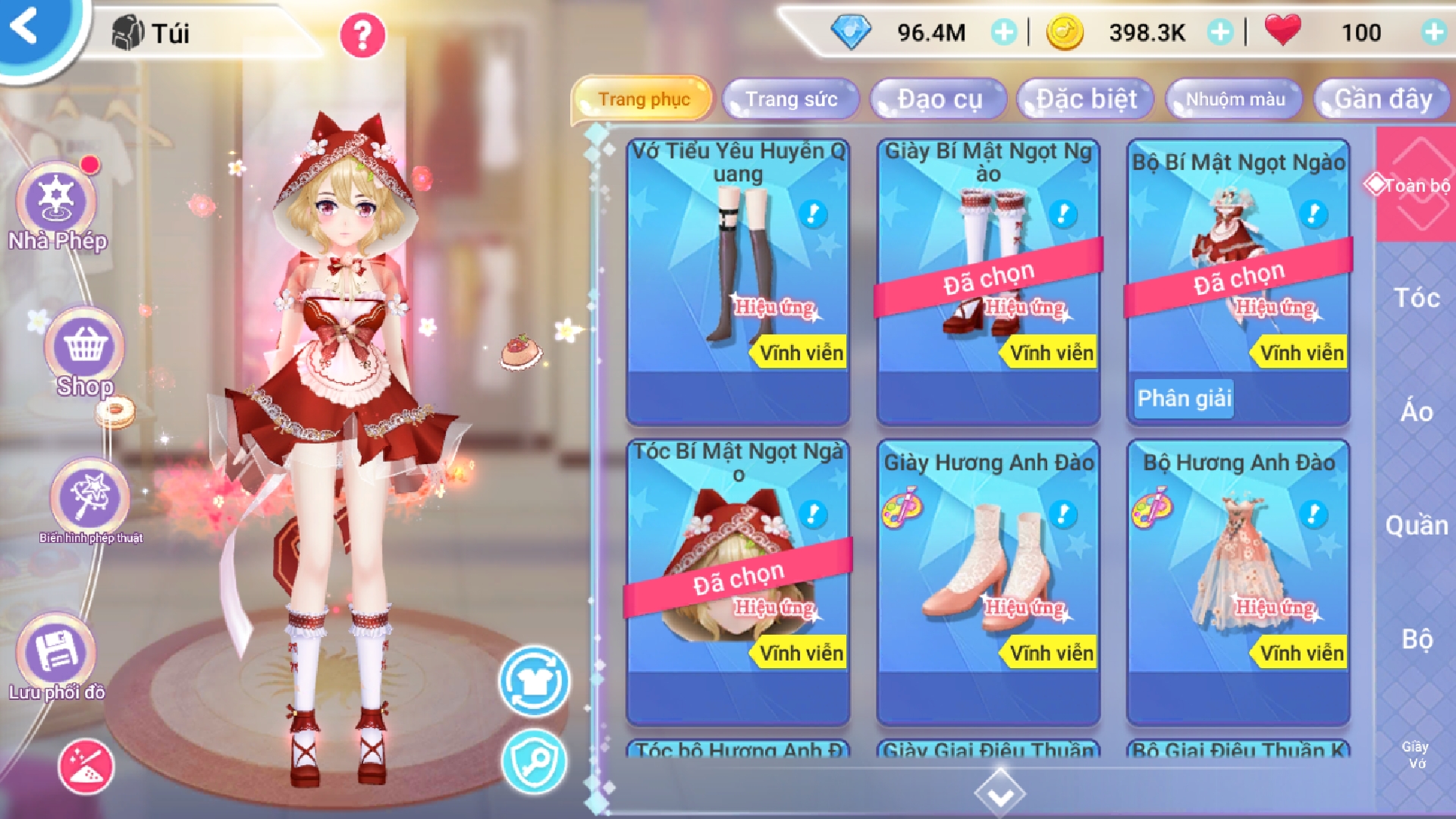The width and height of the screenshot is (1456, 819).
Task: Select Vớ Tiểu Yêu Huyền Quang item
Action: (x=738, y=281)
